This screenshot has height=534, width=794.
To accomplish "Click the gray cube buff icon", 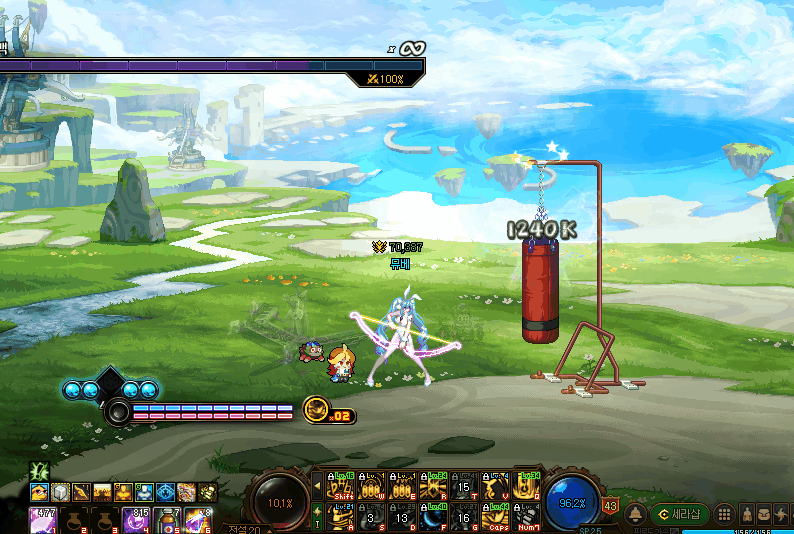I will click(x=61, y=492).
